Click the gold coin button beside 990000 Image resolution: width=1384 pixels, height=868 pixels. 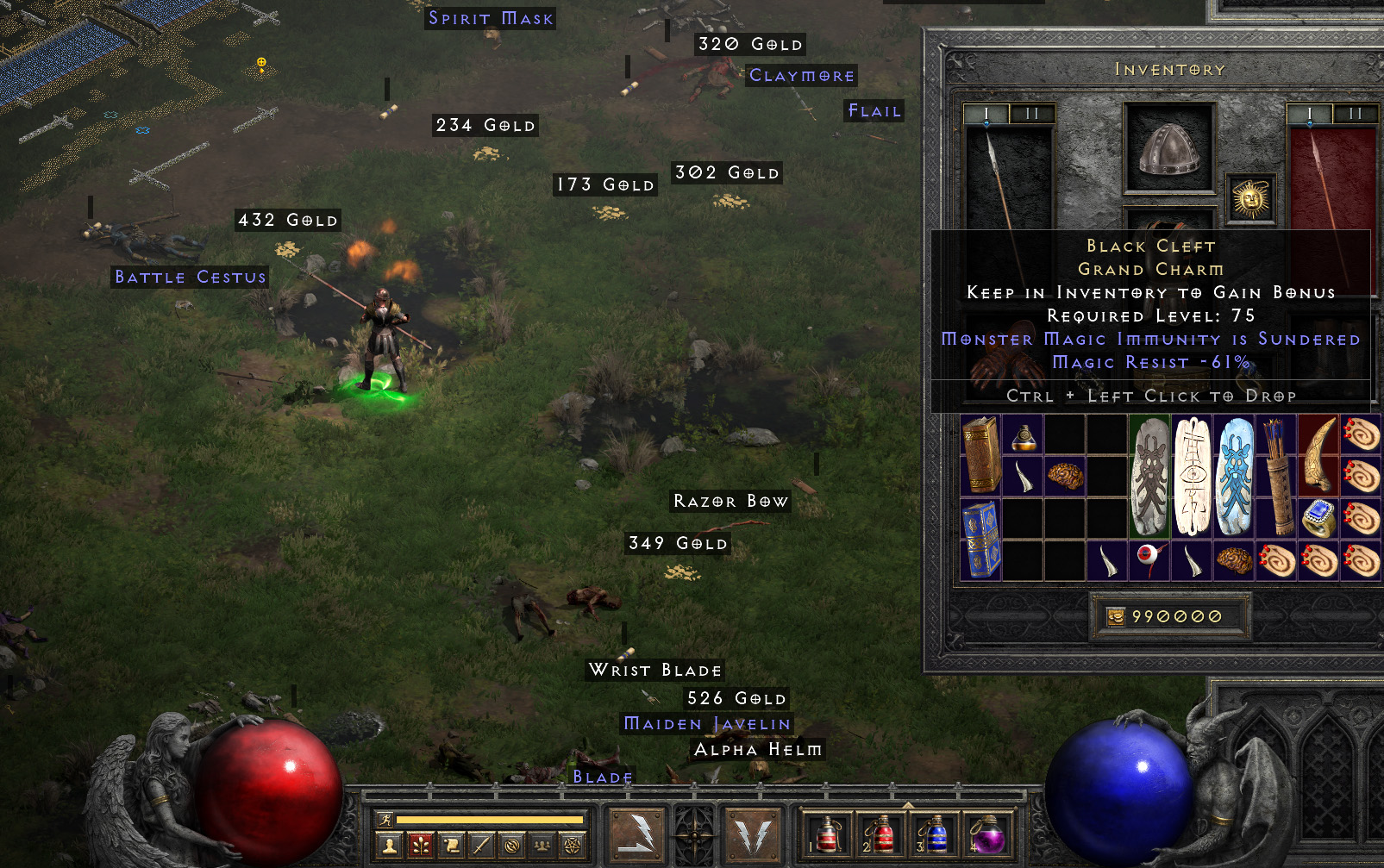point(1115,616)
